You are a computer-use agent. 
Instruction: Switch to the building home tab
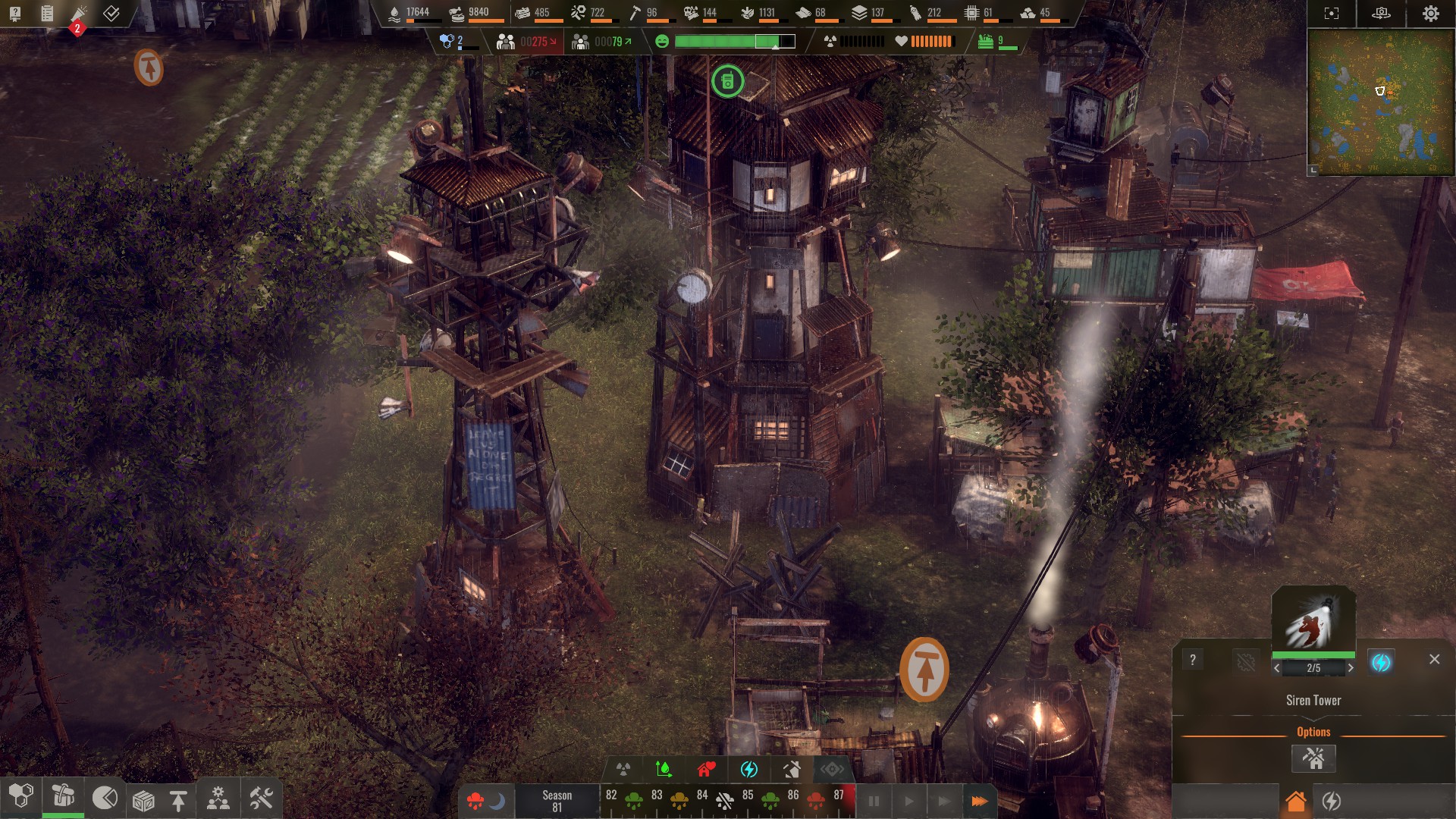(1296, 801)
